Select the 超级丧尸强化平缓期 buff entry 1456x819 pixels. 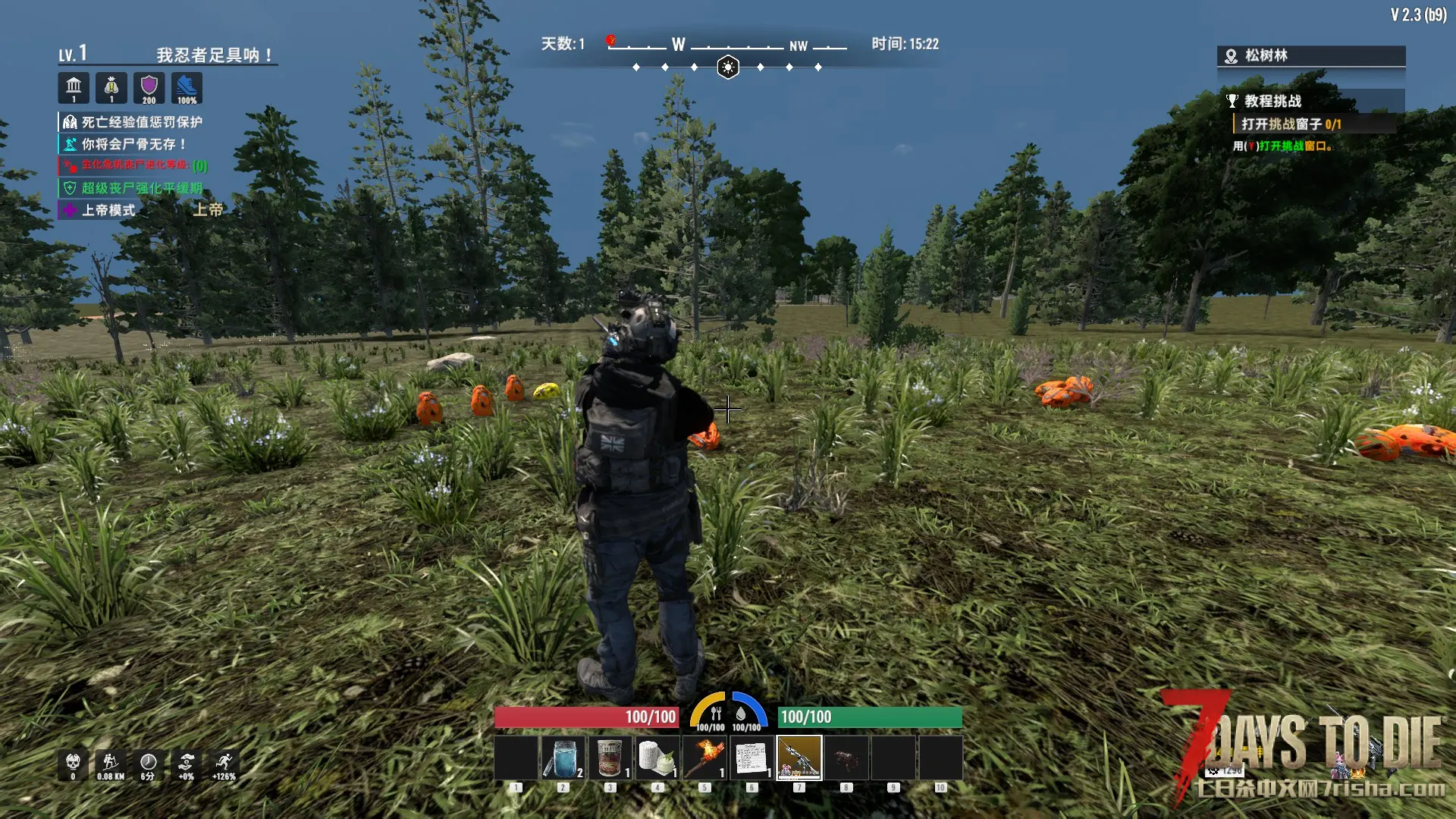pyautogui.click(x=141, y=188)
